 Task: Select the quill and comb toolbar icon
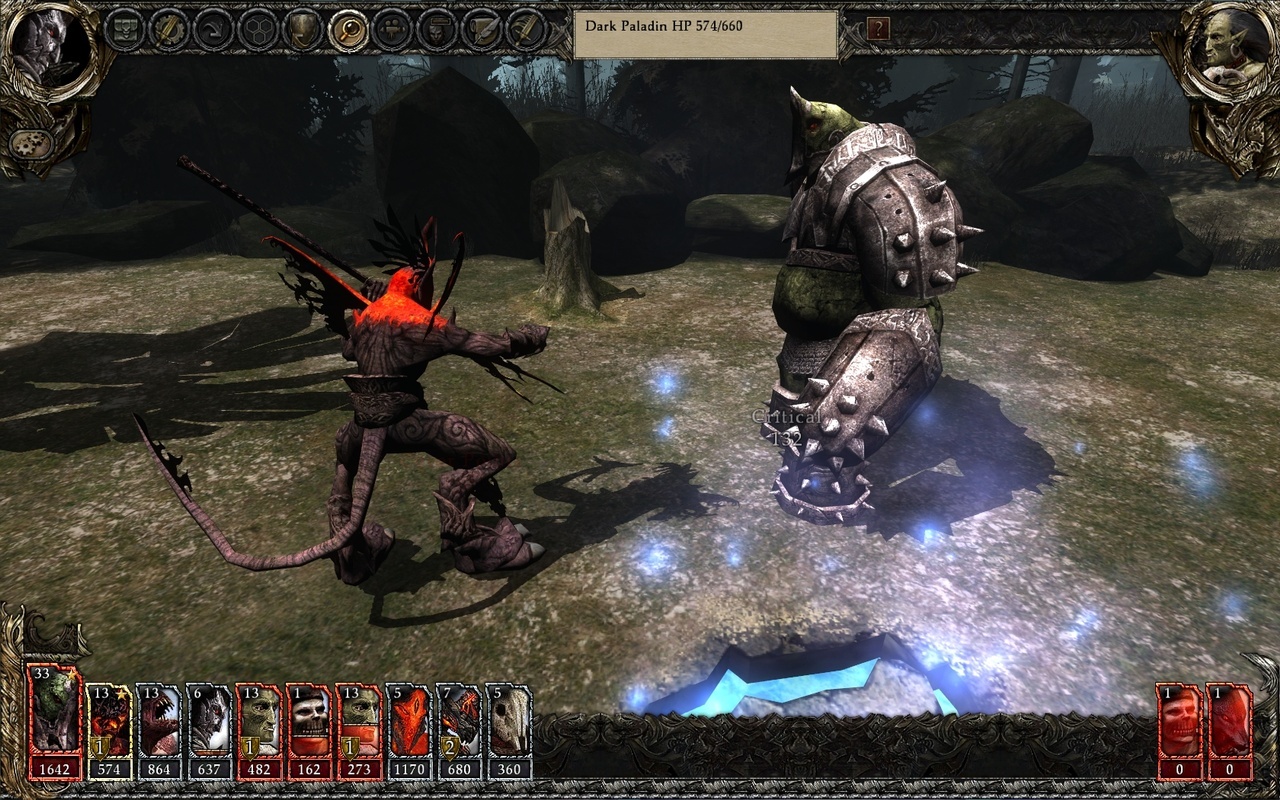pos(524,29)
